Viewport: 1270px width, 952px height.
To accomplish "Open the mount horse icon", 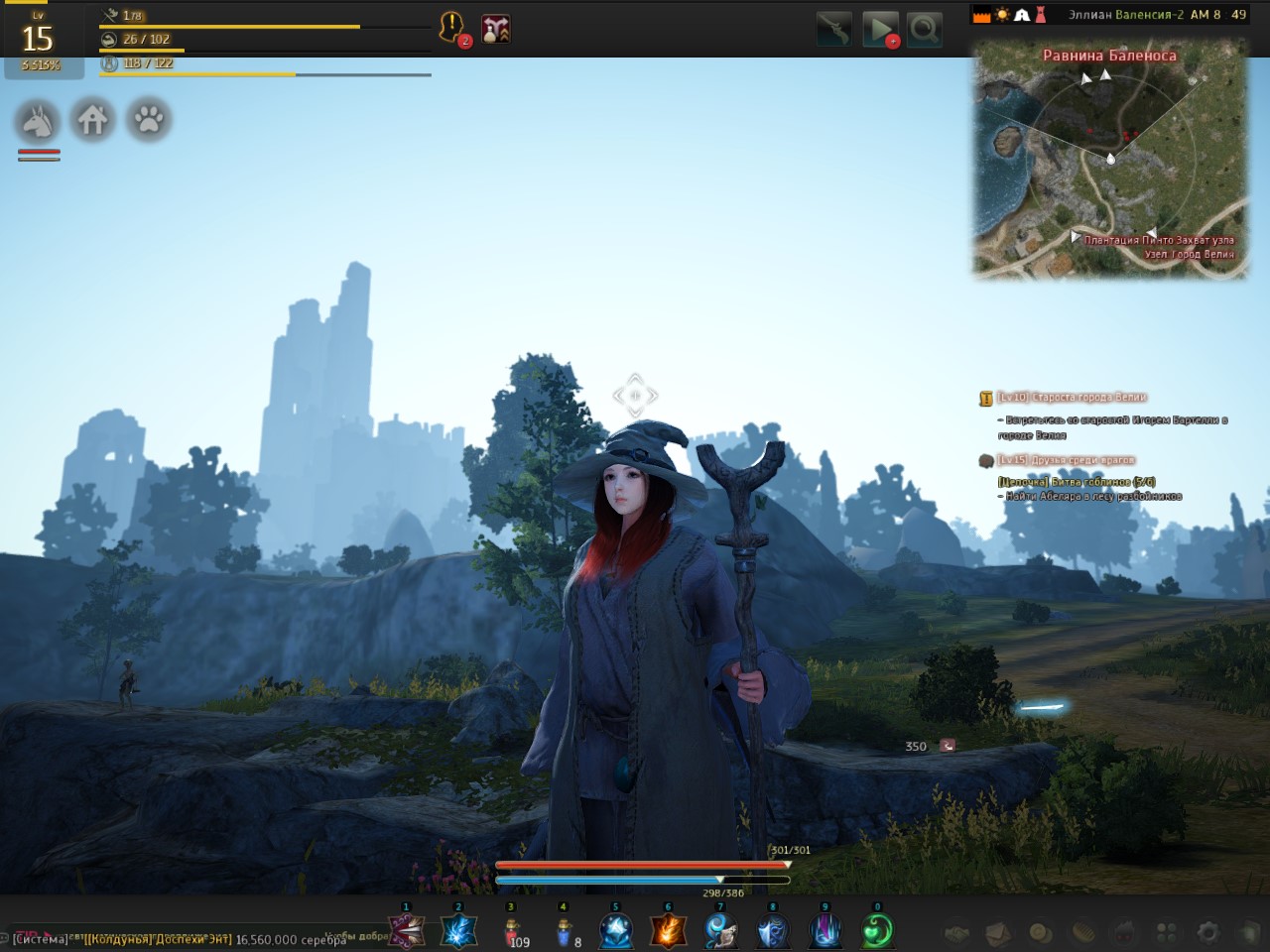I will pos(38,121).
